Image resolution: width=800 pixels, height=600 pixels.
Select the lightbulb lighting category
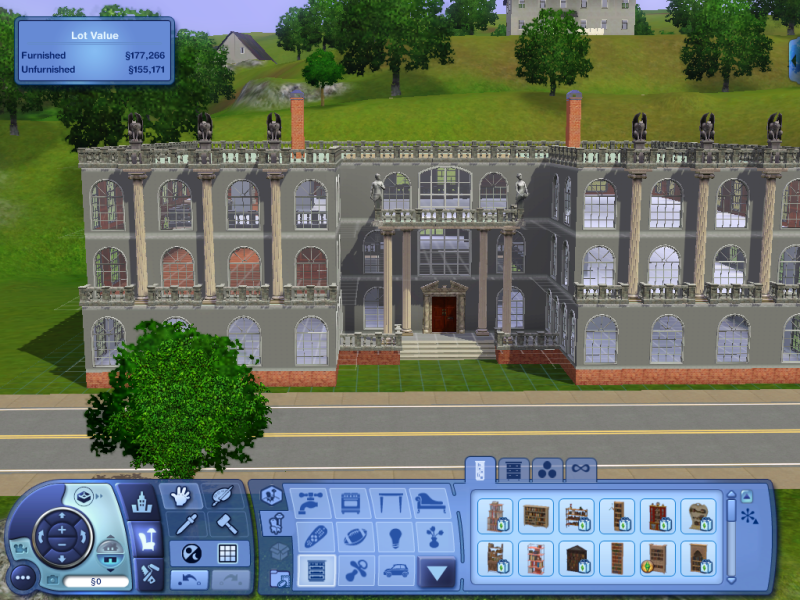[x=395, y=535]
